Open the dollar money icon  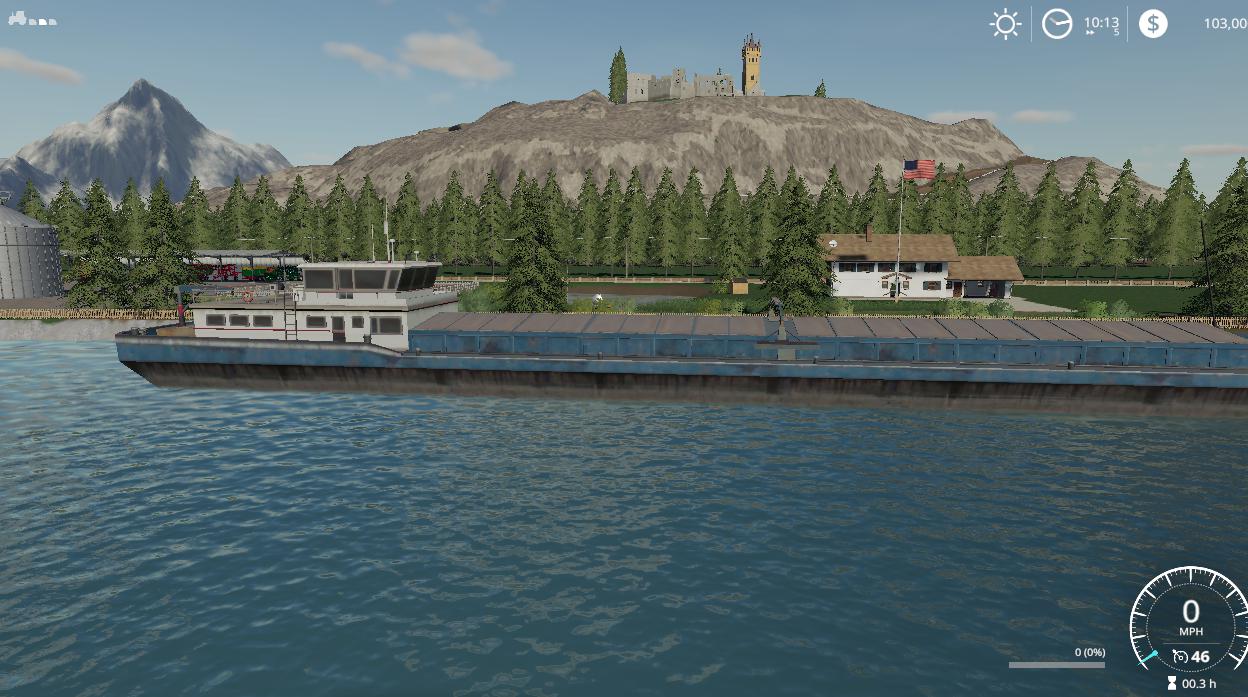(1153, 23)
